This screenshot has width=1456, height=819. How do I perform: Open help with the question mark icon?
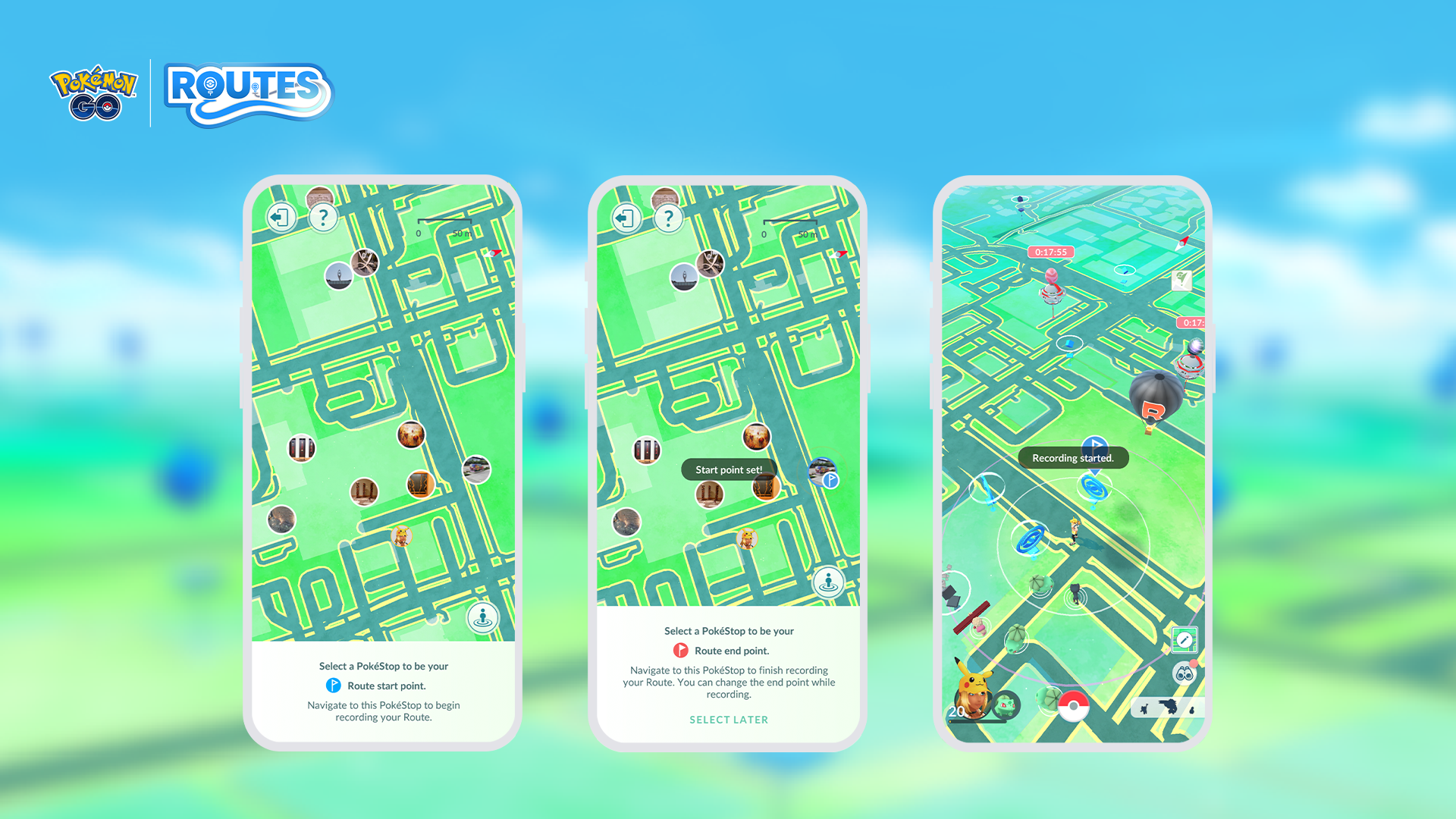pos(323,218)
